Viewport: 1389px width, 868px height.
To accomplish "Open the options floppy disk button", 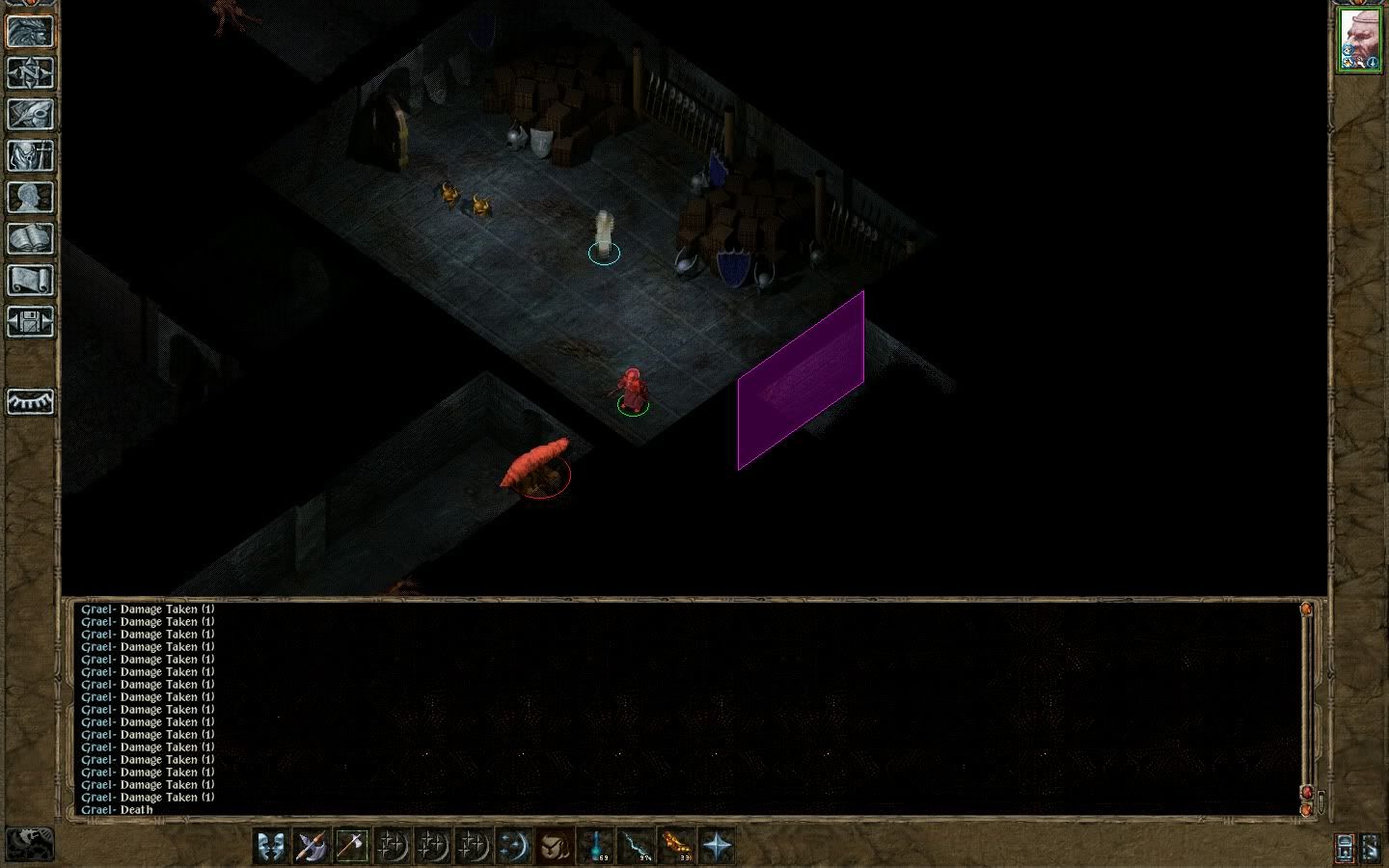I will [x=30, y=321].
